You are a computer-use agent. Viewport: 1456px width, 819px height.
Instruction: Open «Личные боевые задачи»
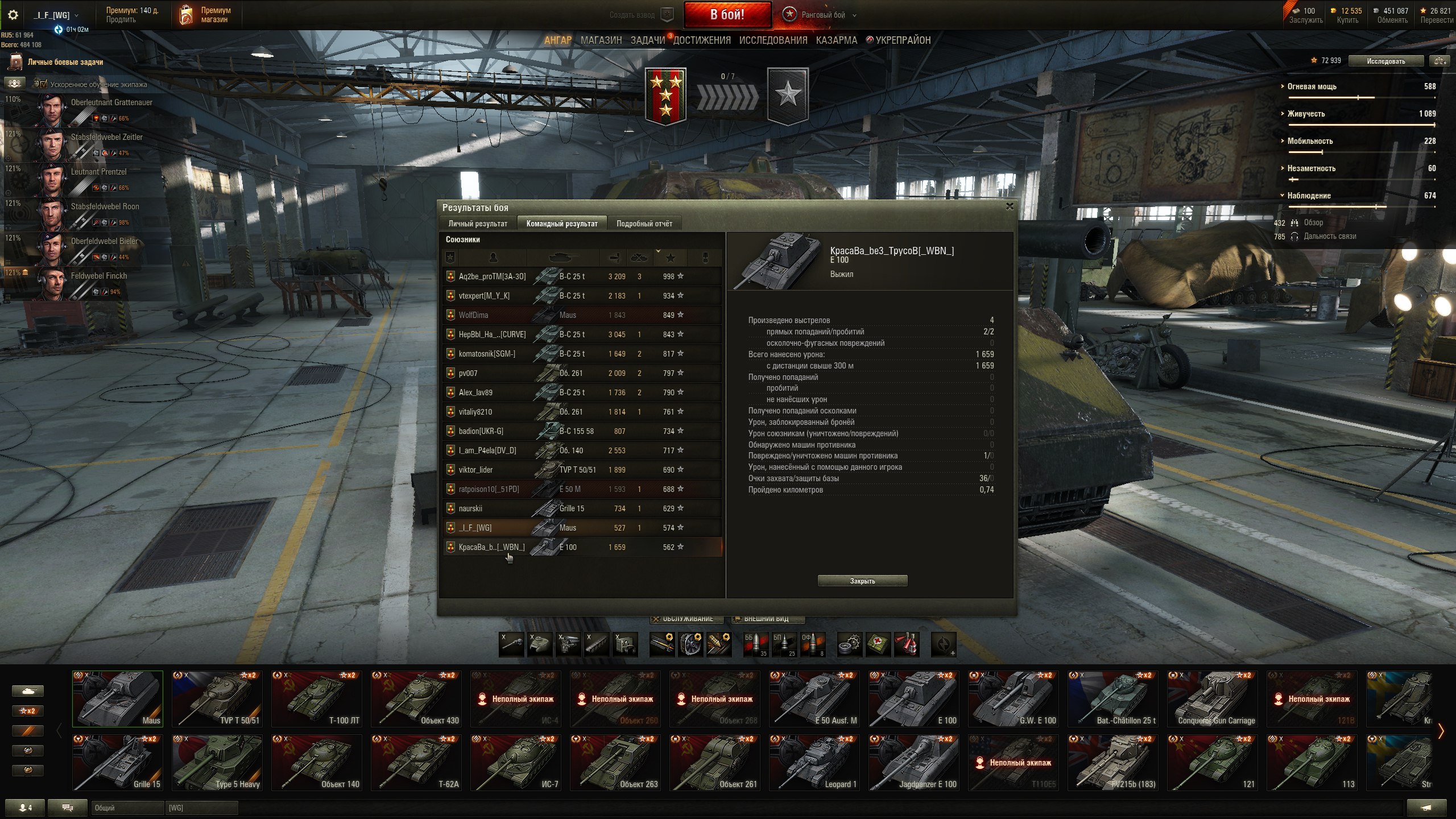[x=65, y=62]
